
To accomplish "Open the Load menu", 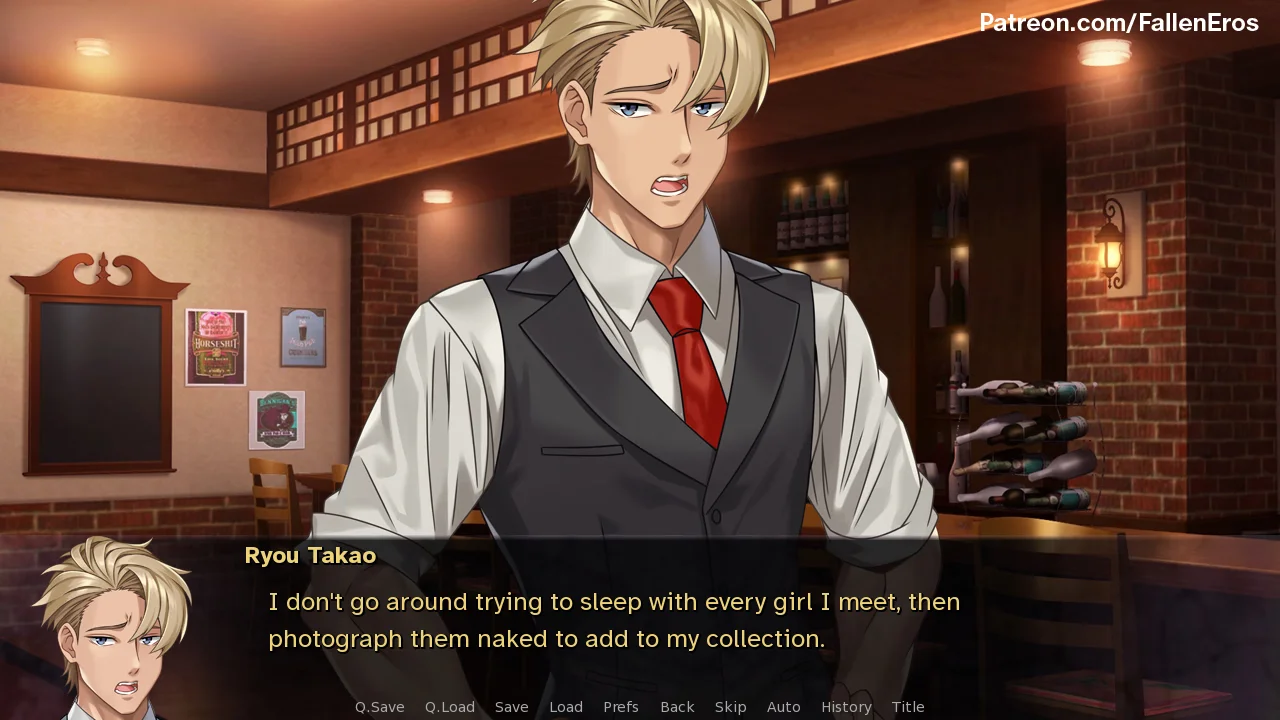I will pyautogui.click(x=566, y=707).
